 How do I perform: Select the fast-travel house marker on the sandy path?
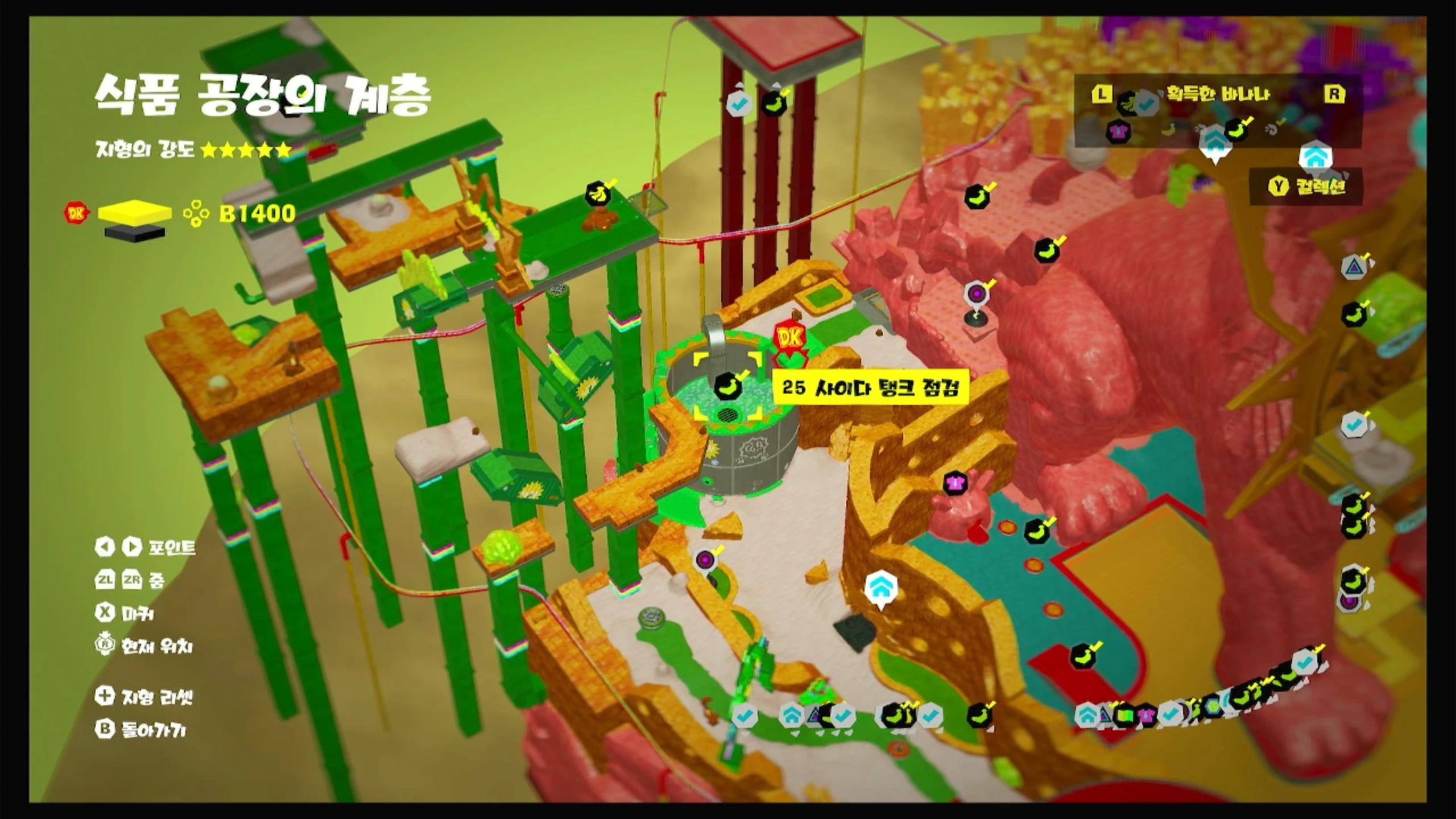pos(881,588)
